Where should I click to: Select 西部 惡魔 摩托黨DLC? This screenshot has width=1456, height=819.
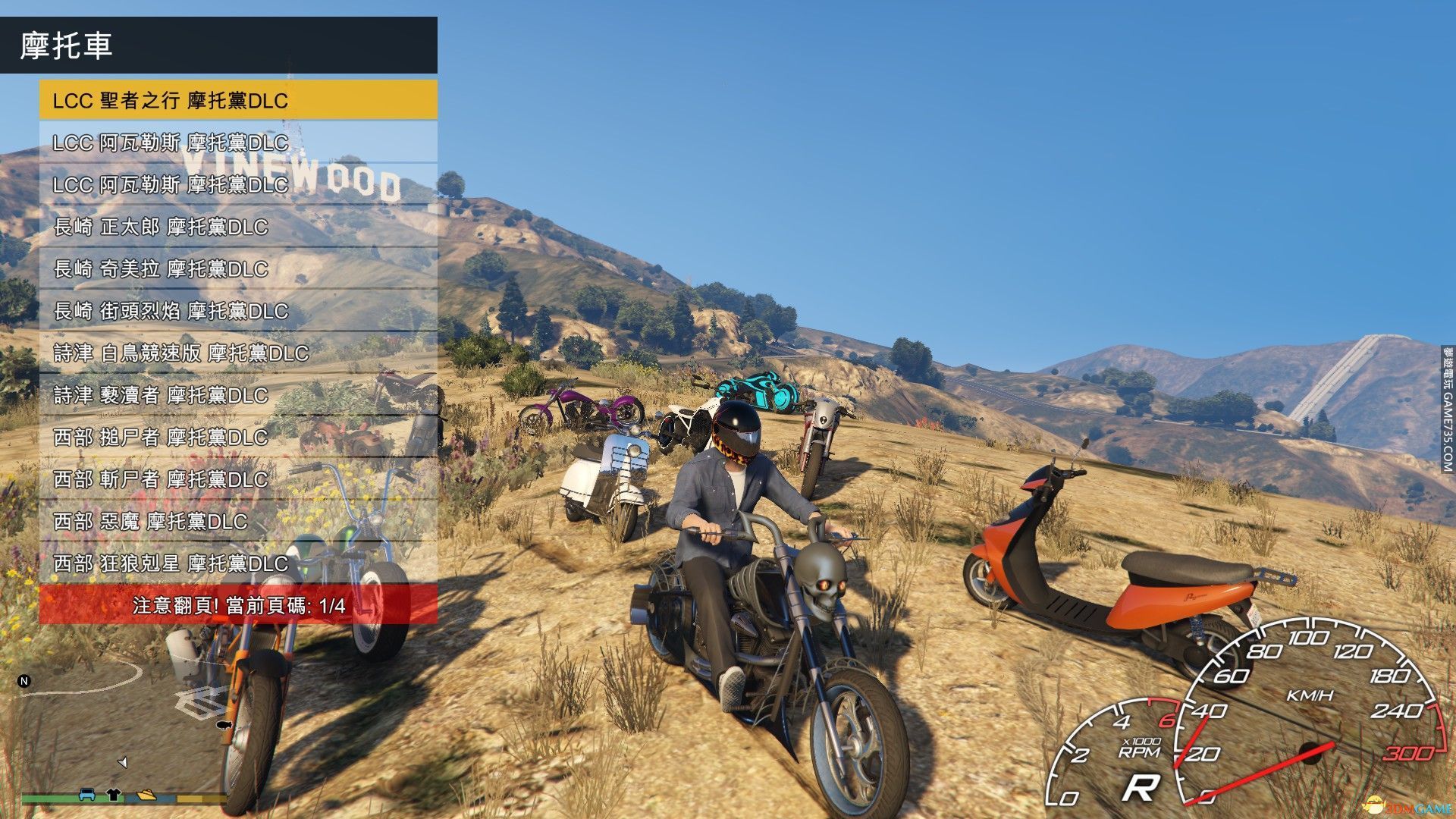(238, 521)
